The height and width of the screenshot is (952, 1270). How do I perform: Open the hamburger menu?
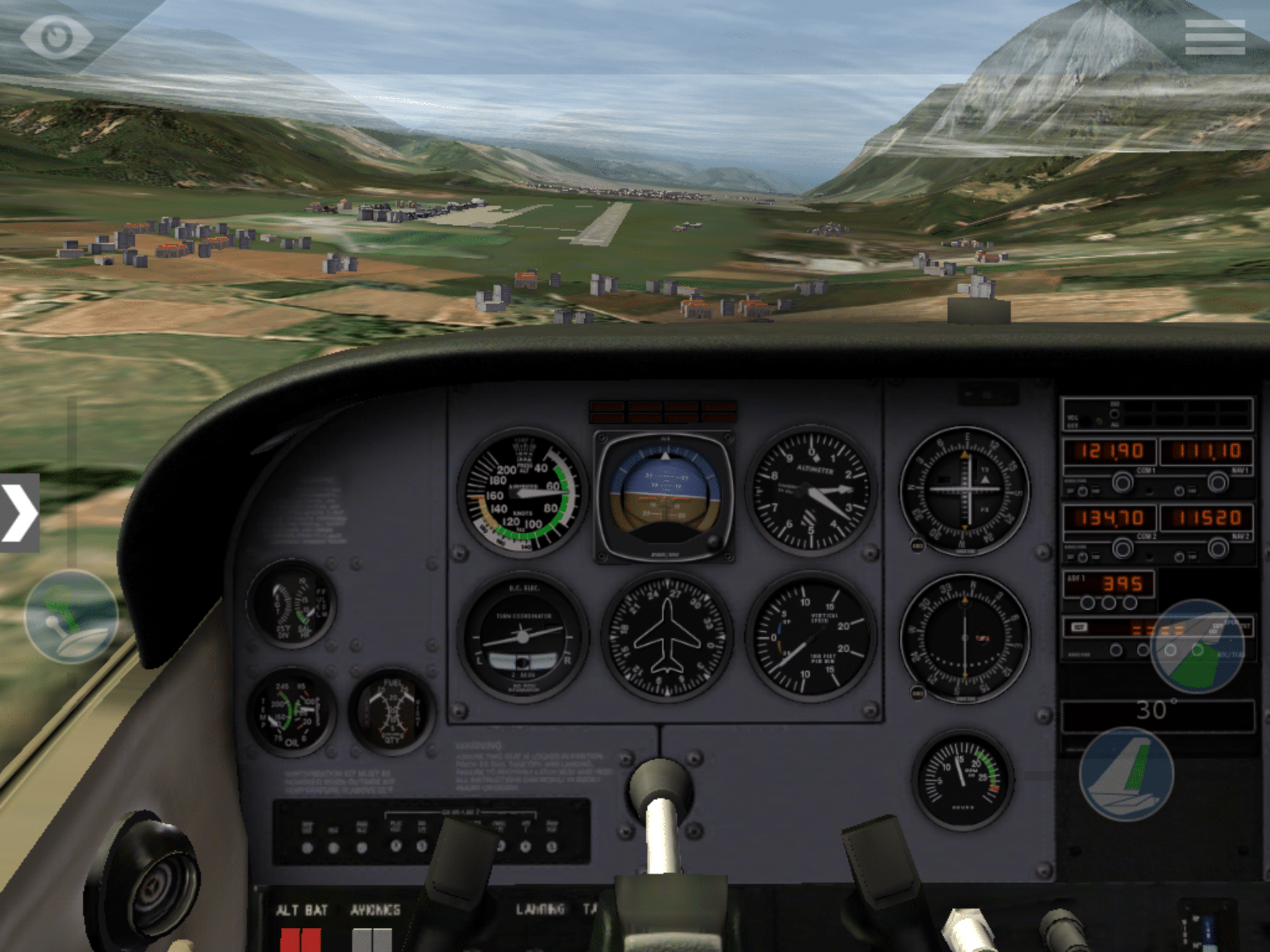(1214, 37)
